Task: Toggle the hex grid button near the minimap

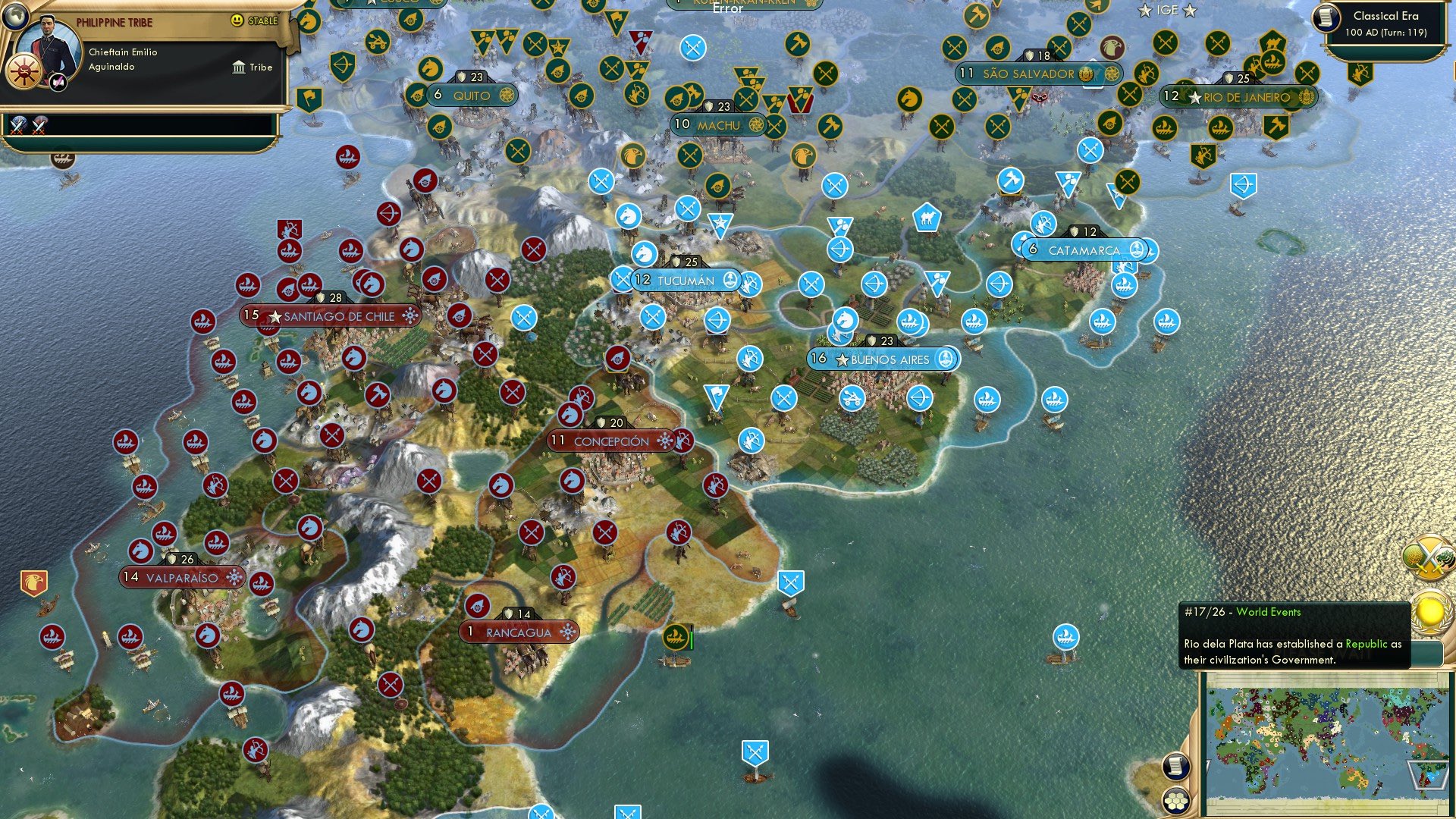Action: click(1178, 801)
